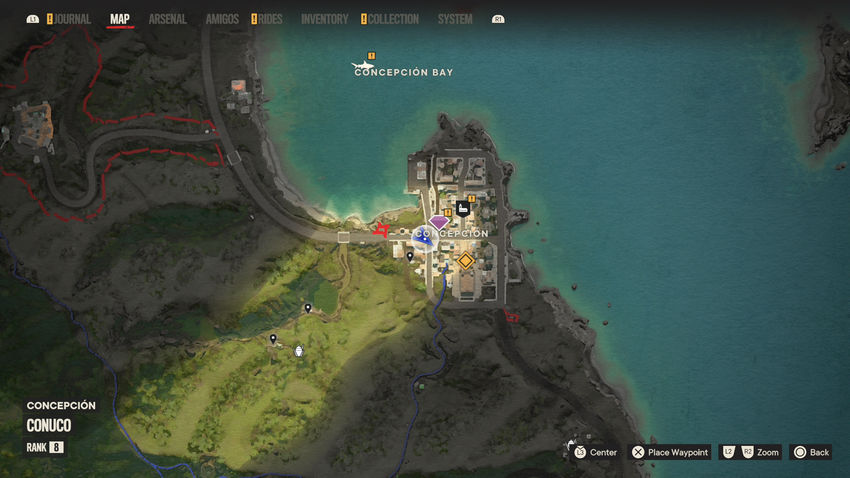This screenshot has width=850, height=478.
Task: Select the shark marker at Concepción Bay
Action: pos(362,68)
